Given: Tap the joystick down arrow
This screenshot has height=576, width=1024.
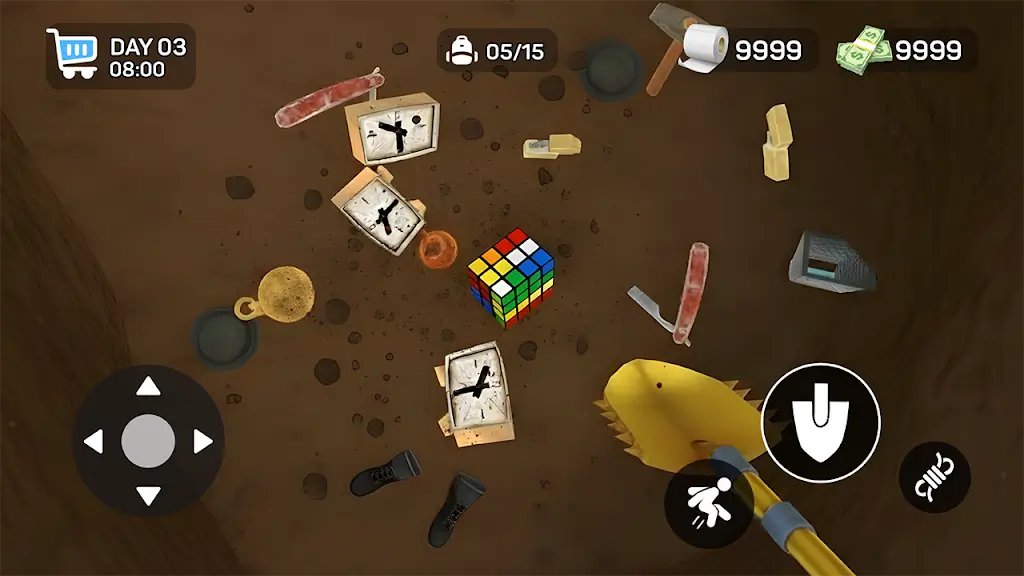Looking at the screenshot, I should pyautogui.click(x=148, y=494).
